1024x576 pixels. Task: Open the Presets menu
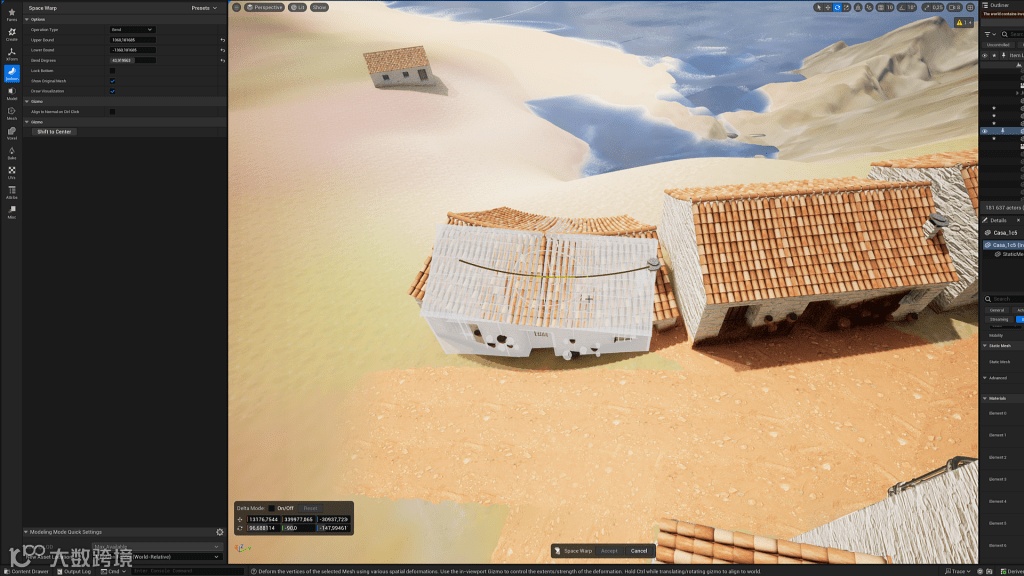(x=204, y=8)
